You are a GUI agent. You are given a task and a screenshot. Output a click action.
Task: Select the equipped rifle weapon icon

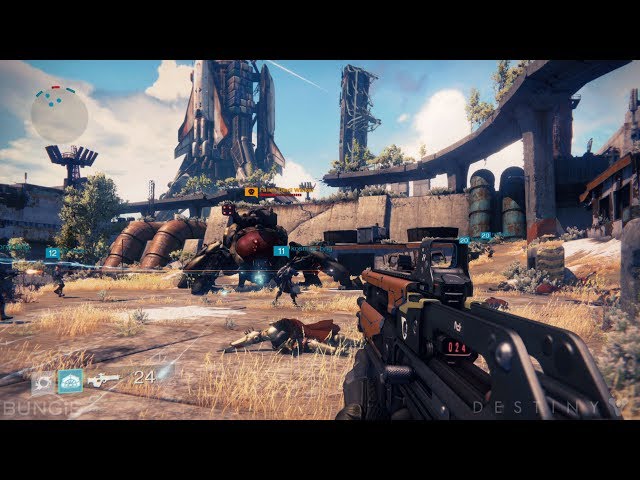pos(103,380)
